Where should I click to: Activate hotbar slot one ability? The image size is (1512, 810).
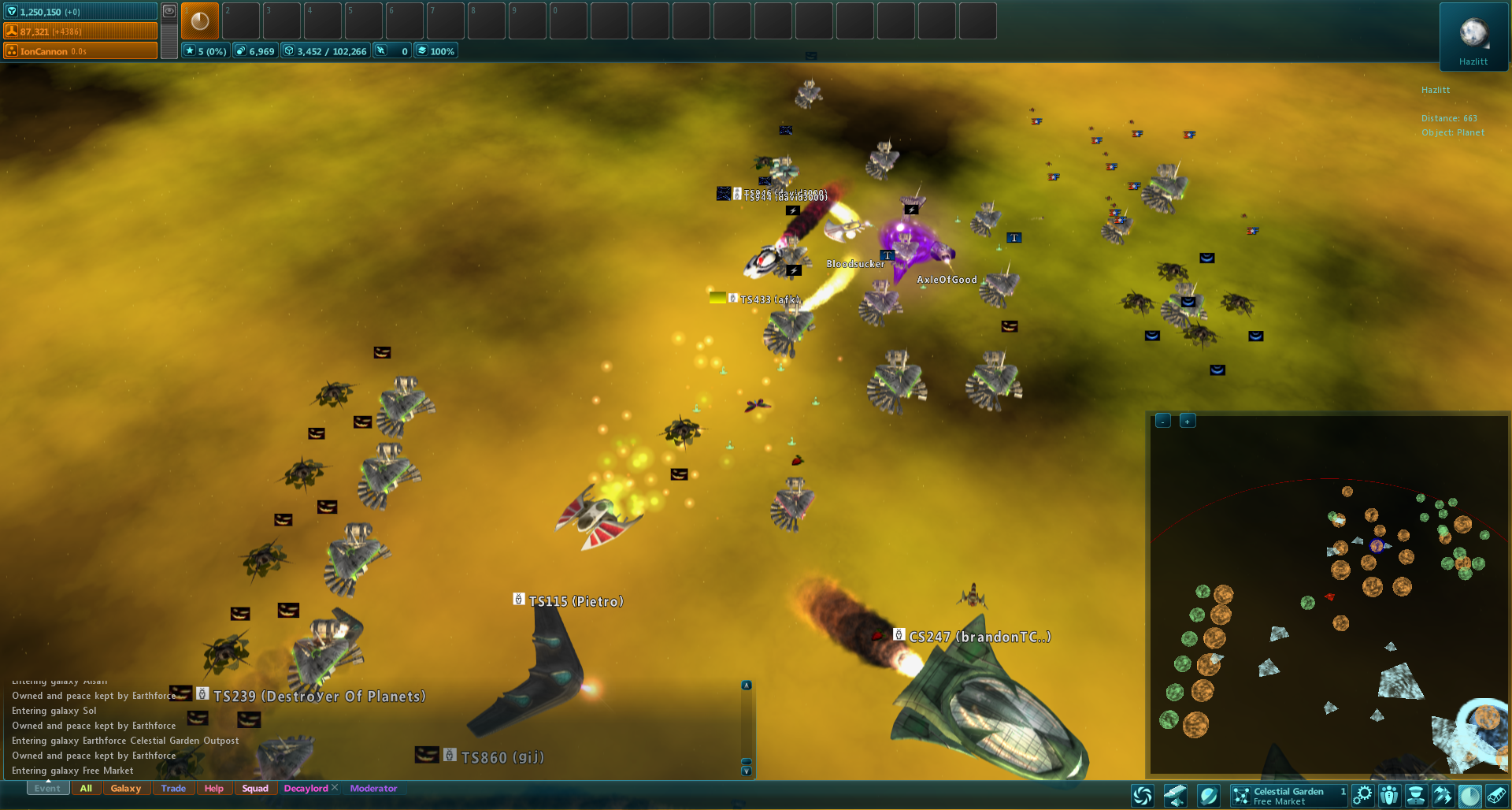pos(200,21)
